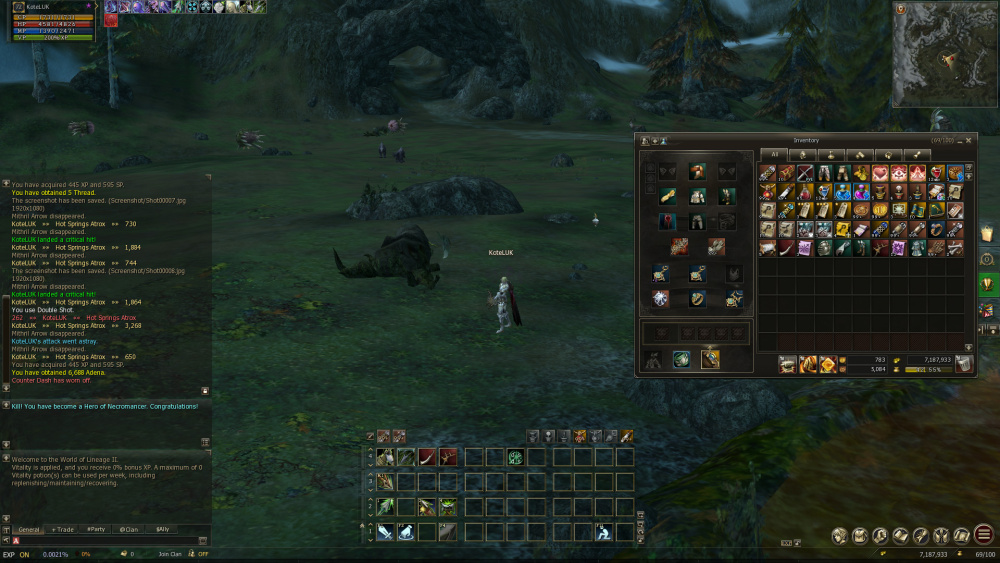Activate the green rune skill on hotbar

point(515,457)
